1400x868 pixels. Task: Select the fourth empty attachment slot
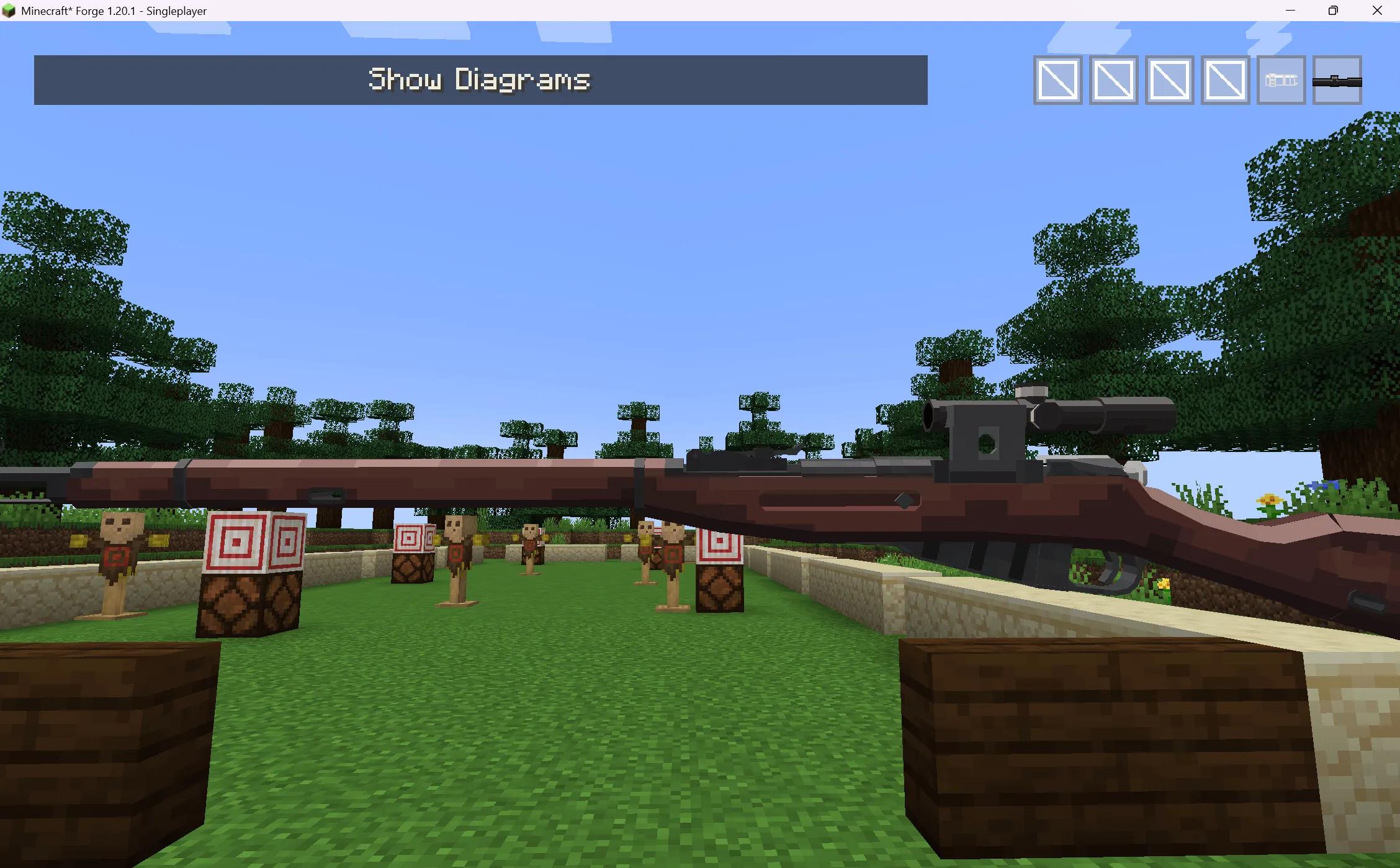tap(1224, 79)
